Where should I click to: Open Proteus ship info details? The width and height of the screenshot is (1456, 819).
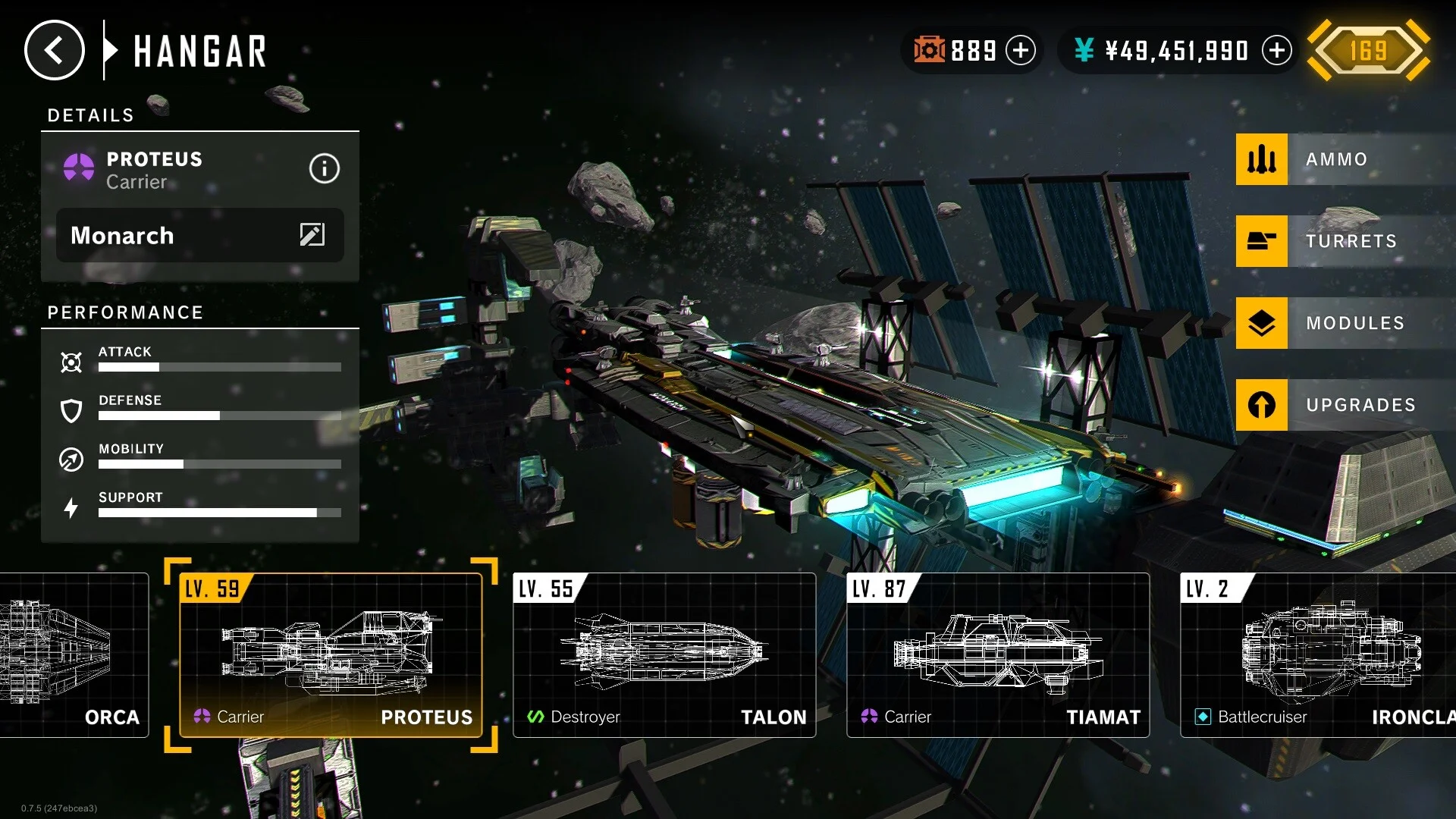(324, 168)
